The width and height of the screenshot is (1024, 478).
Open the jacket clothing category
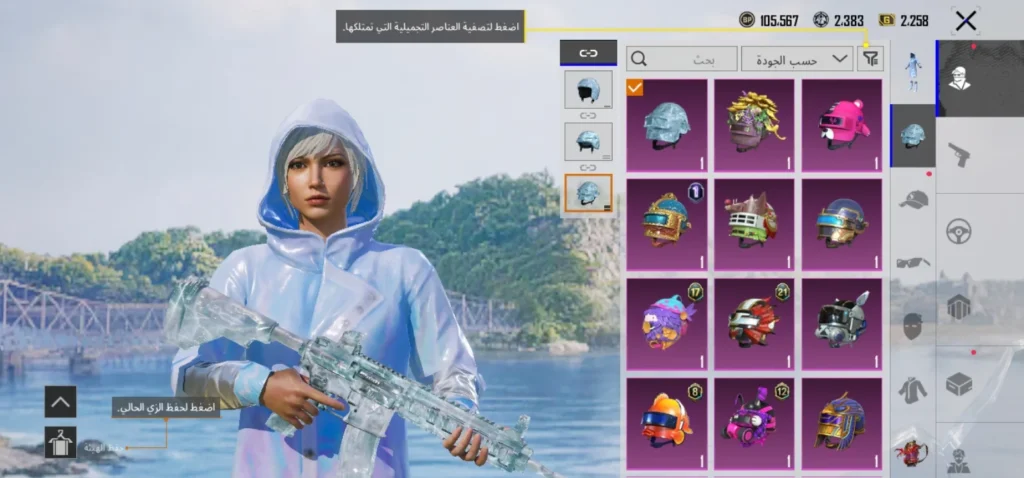click(912, 389)
